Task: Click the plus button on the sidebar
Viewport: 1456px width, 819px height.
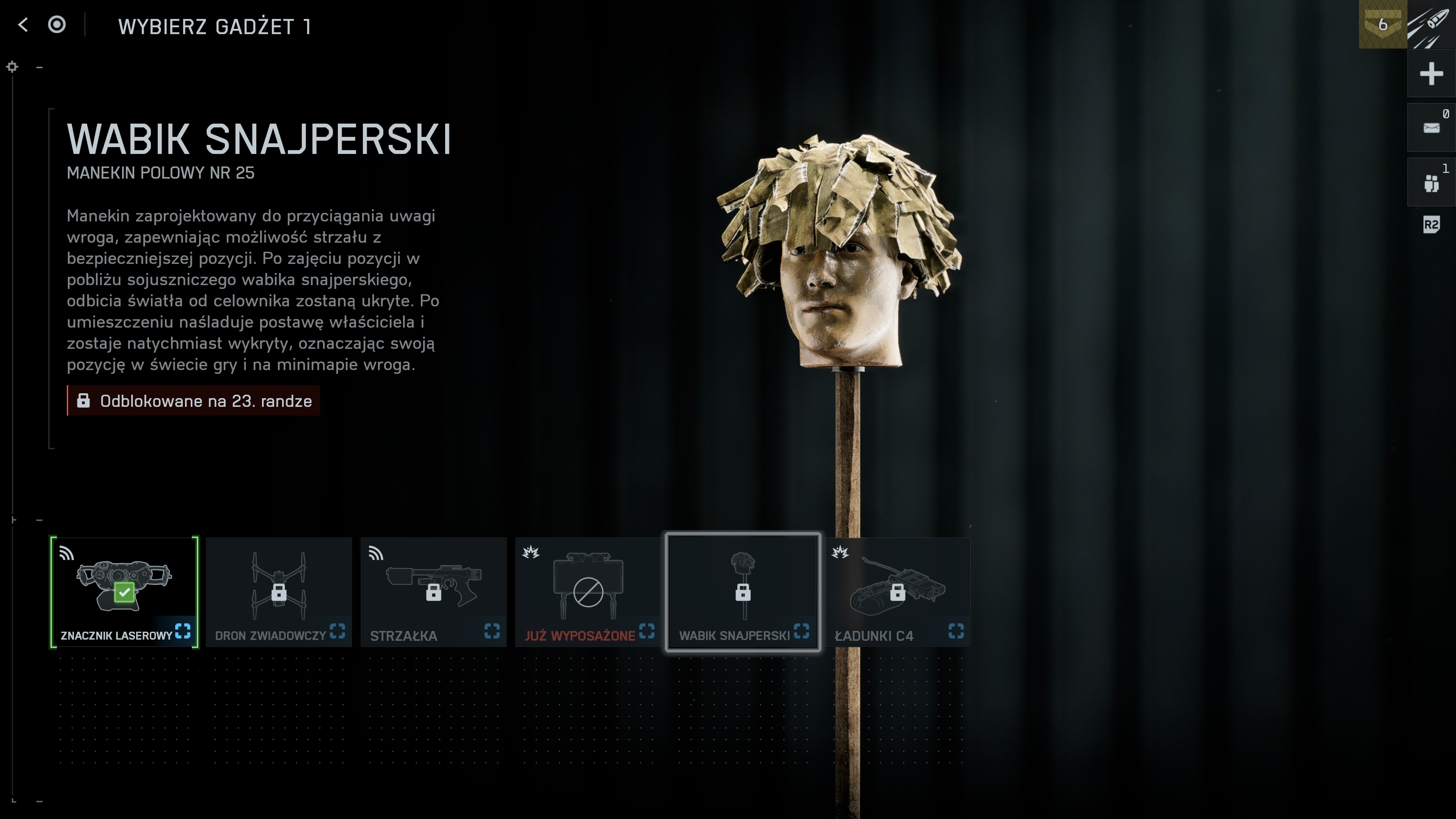Action: [x=1431, y=74]
